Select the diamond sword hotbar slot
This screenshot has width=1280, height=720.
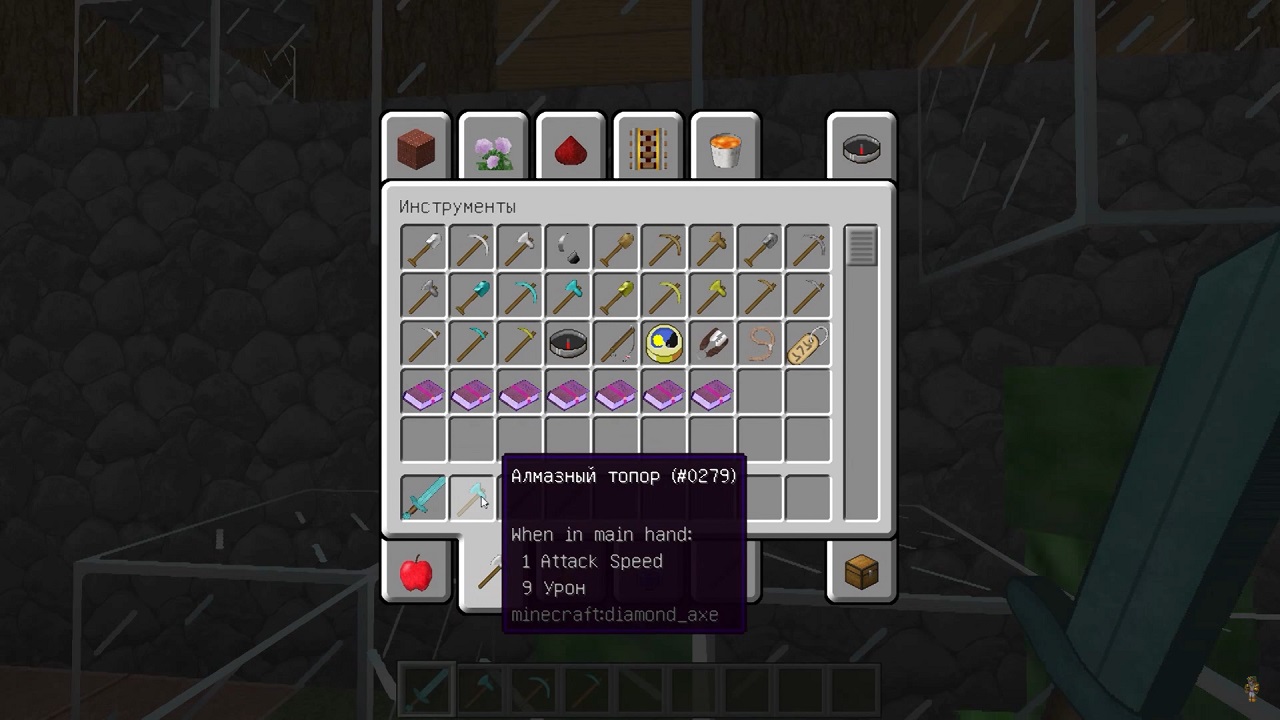pos(423,498)
